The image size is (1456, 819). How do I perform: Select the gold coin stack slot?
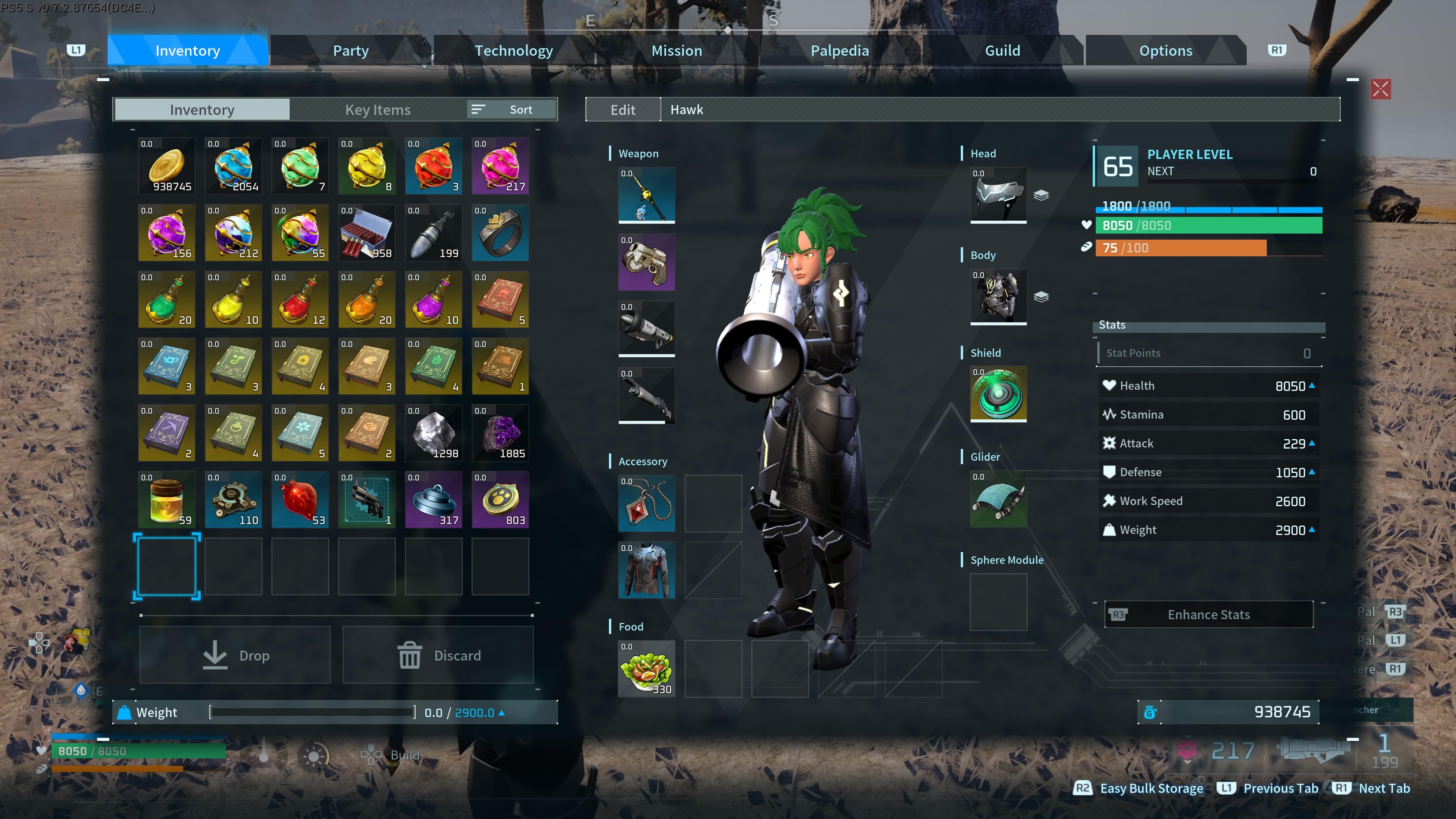167,166
